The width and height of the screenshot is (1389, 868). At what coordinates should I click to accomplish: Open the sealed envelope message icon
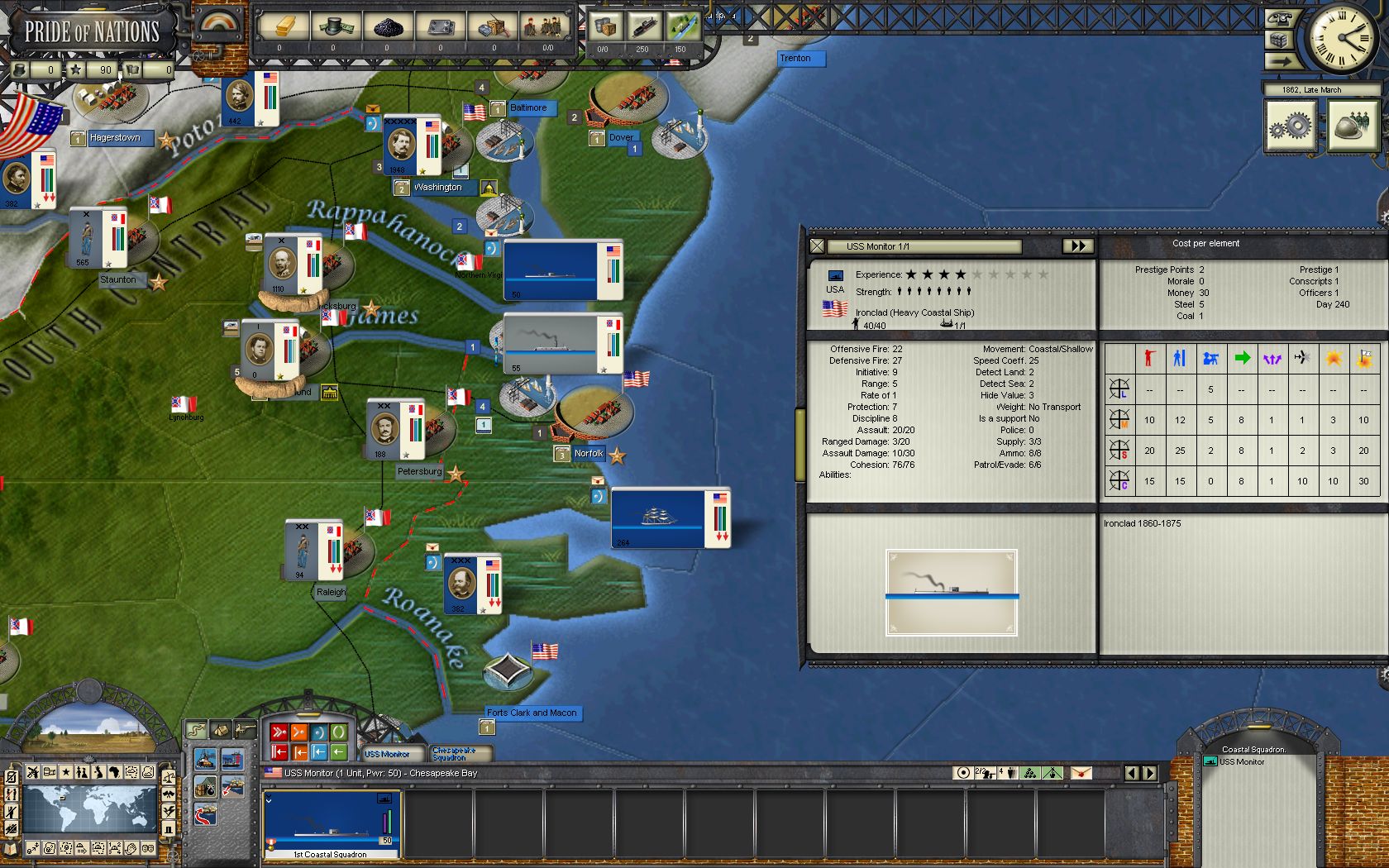[x=1081, y=774]
